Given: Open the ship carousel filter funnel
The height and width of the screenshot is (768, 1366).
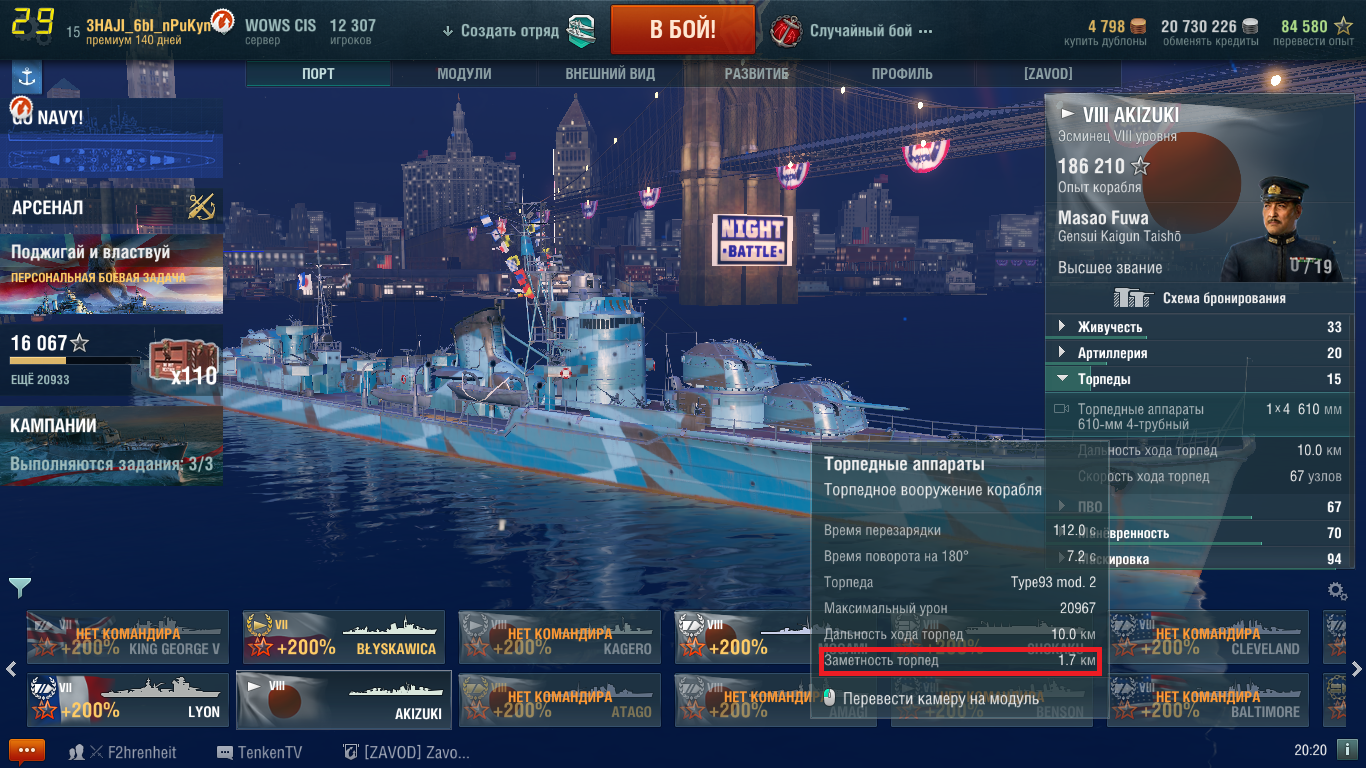Looking at the screenshot, I should pyautogui.click(x=19, y=587).
